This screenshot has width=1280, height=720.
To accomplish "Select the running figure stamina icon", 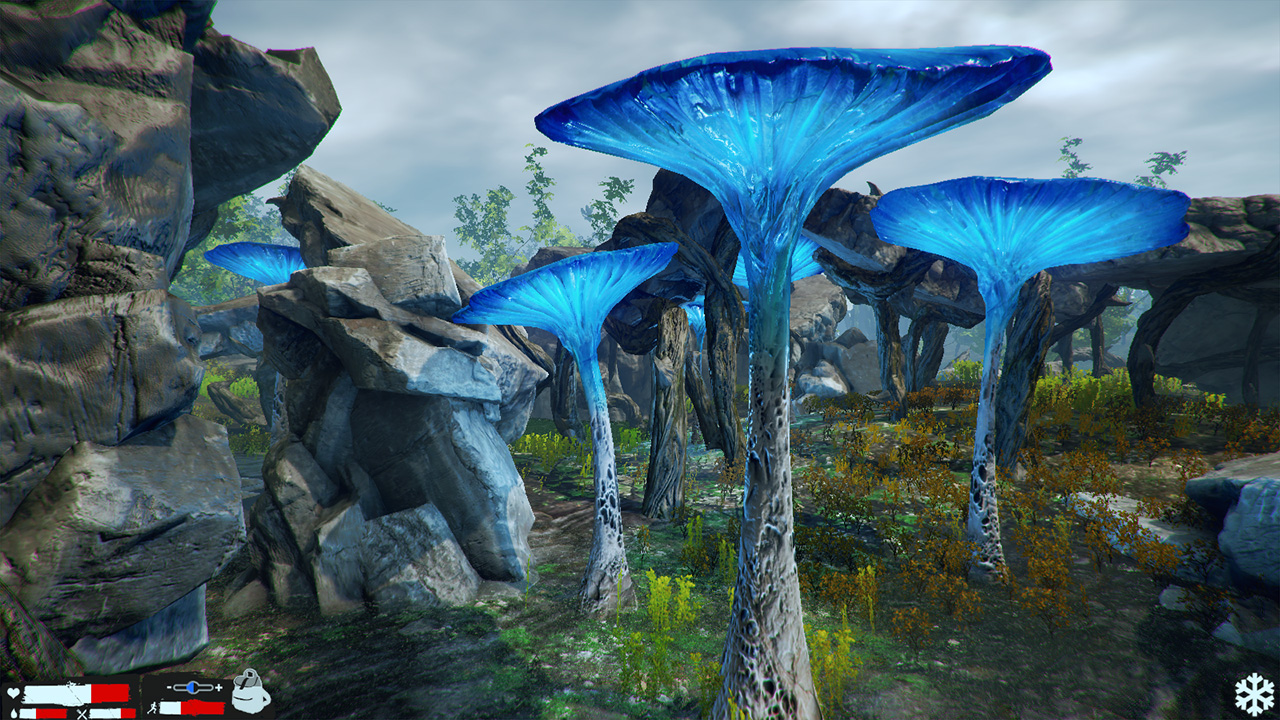I will [x=152, y=709].
